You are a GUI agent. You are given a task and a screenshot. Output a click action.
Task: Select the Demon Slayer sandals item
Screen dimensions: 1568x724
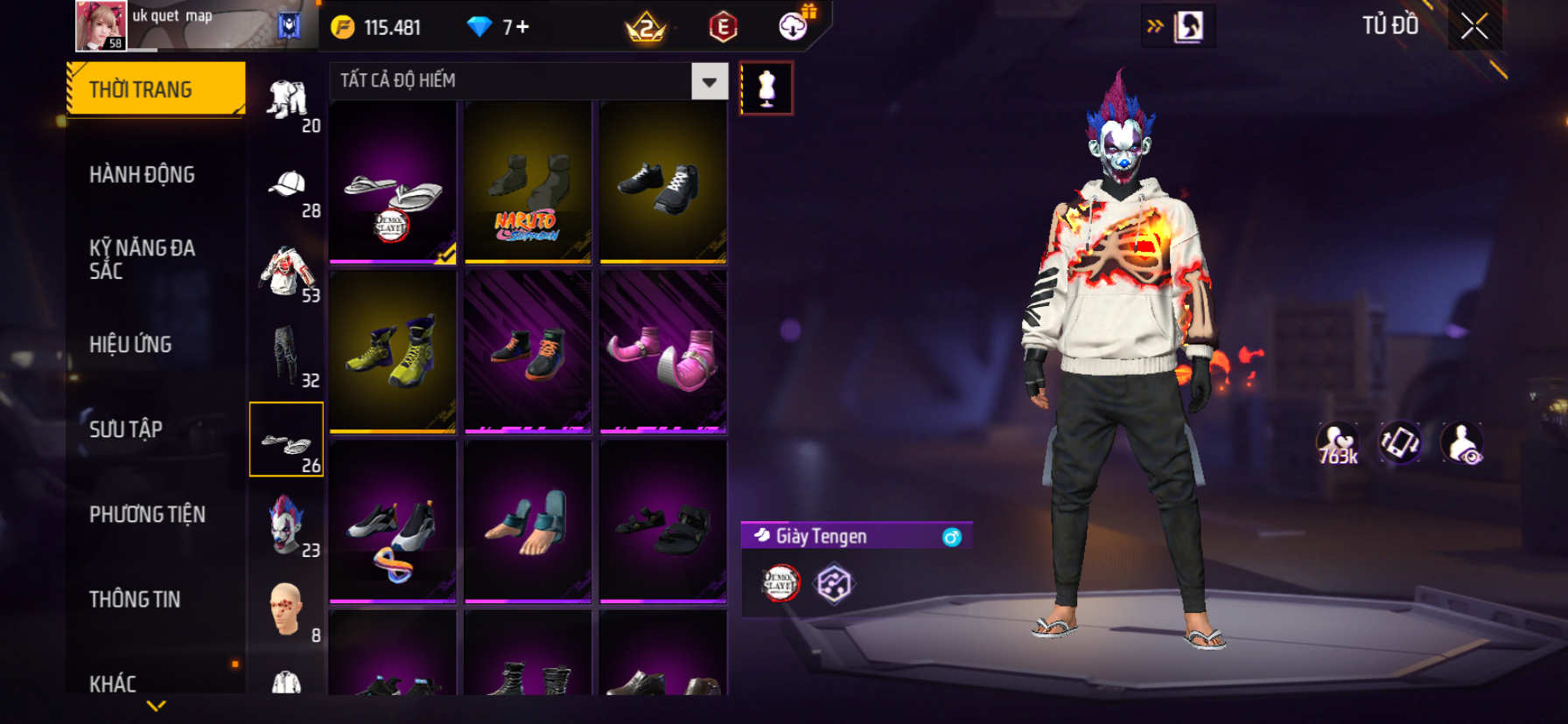click(x=393, y=183)
